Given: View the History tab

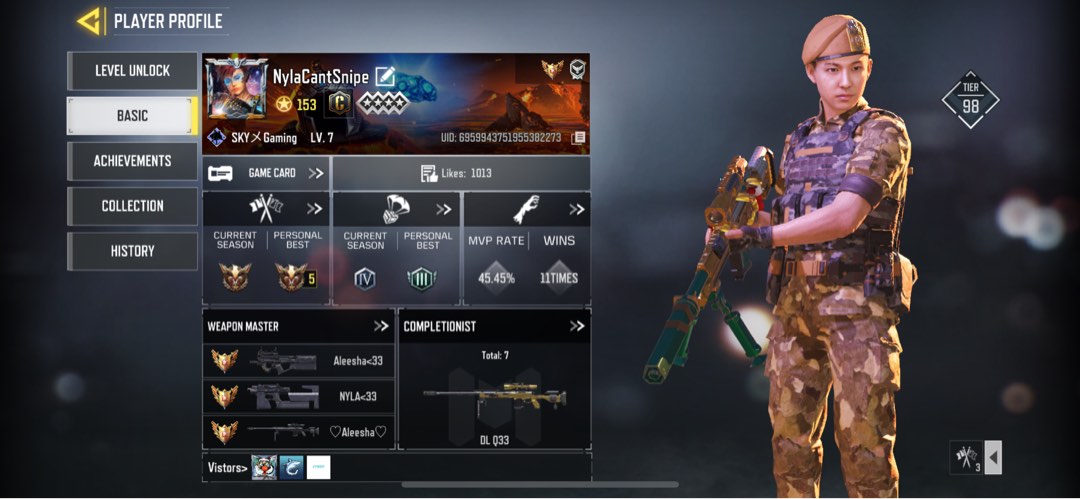Looking at the screenshot, I should pyautogui.click(x=132, y=251).
